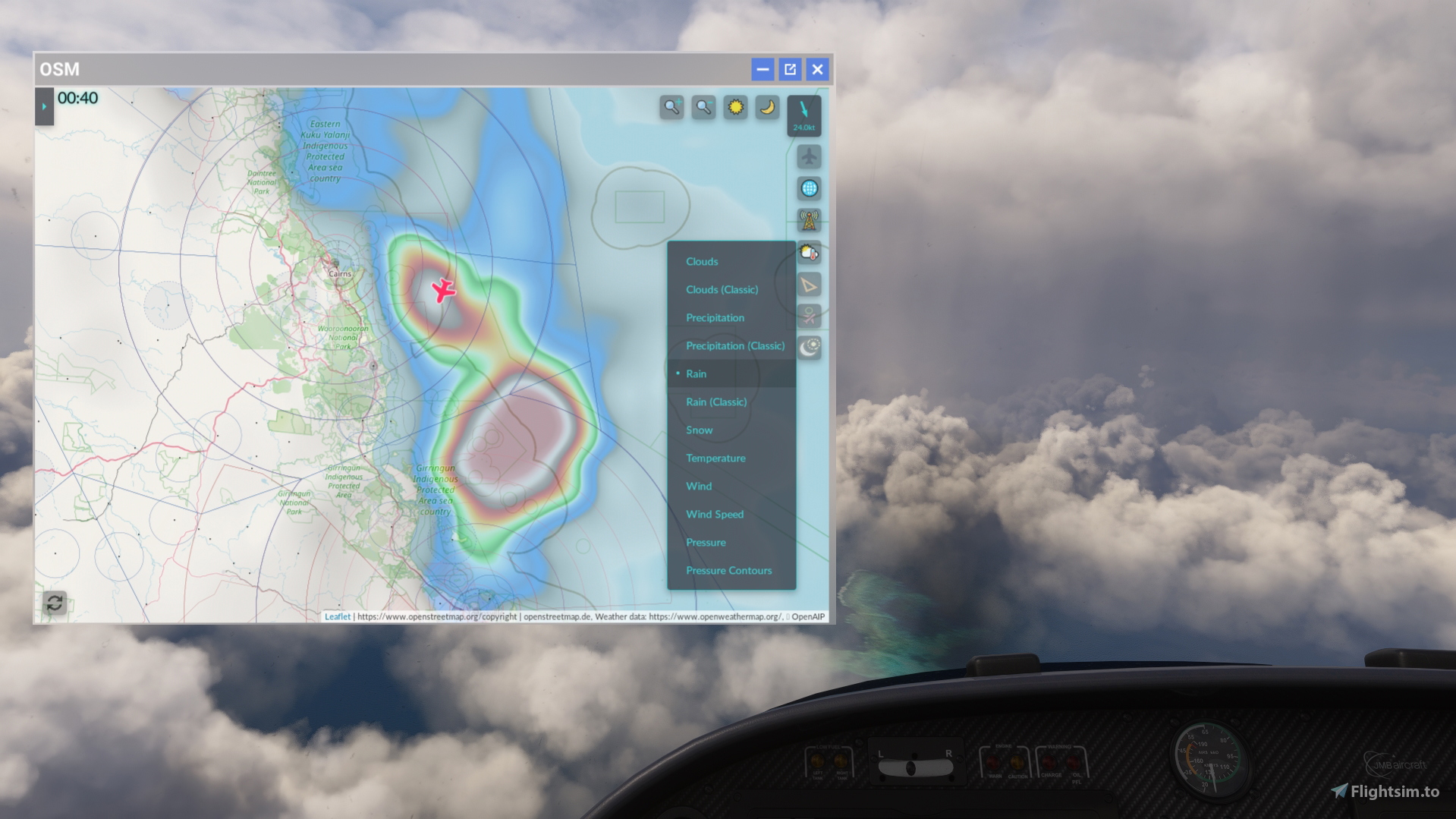Click the pink airplane traffic icon
The width and height of the screenshot is (1456, 819).
pos(809,317)
